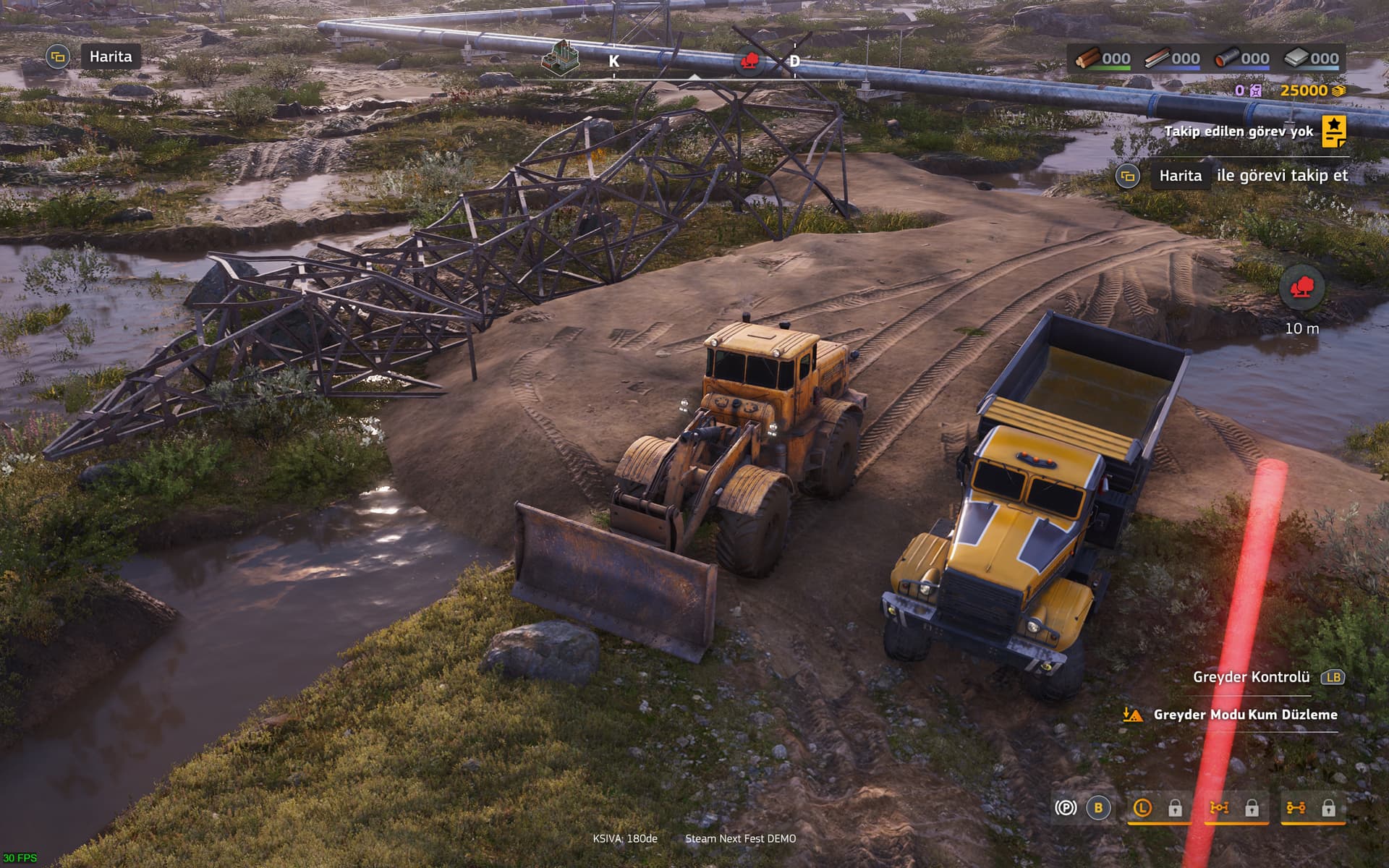Click the wood logs resource icon
1389x868 pixels.
tap(1087, 58)
